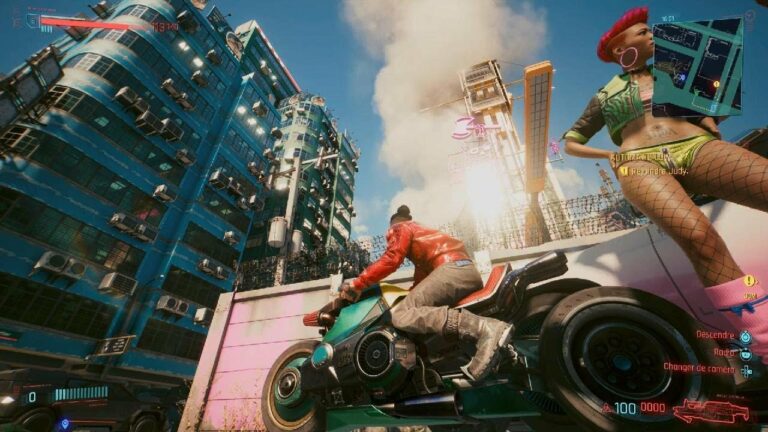
Task: Click the player level badge beside health bar
Action: coord(32,19)
